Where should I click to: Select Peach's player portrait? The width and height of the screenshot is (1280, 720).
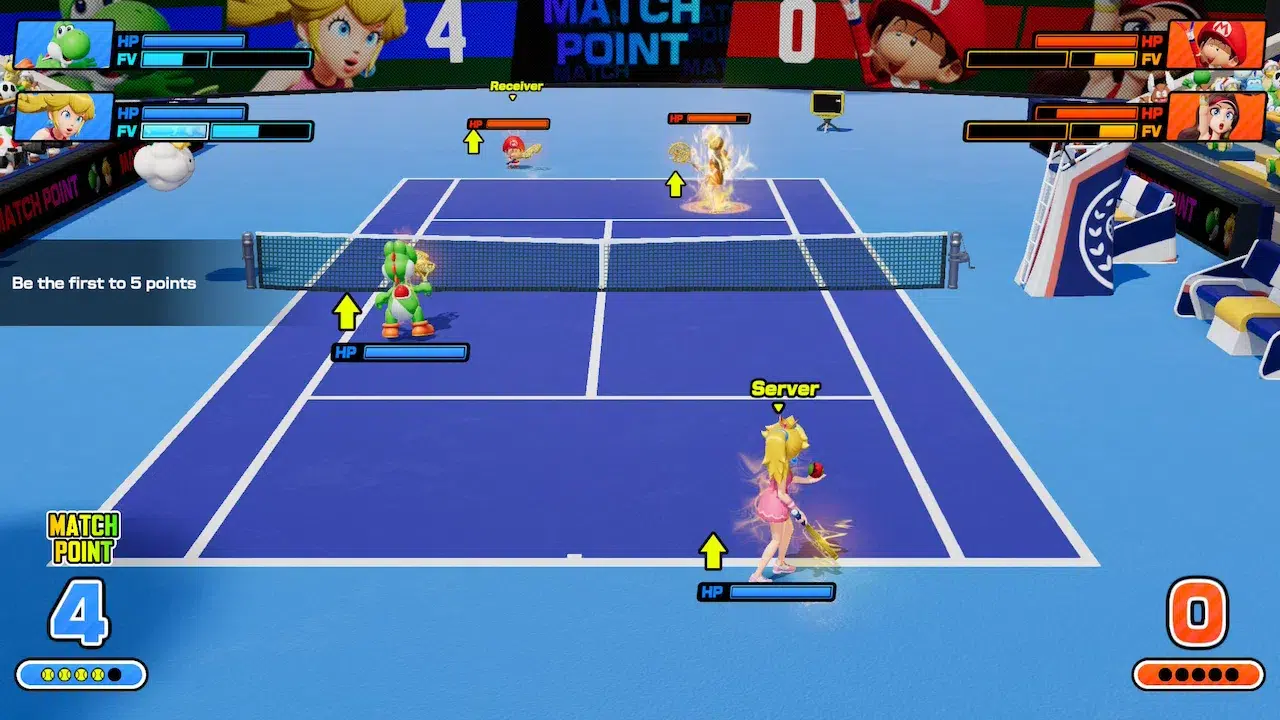(63, 117)
